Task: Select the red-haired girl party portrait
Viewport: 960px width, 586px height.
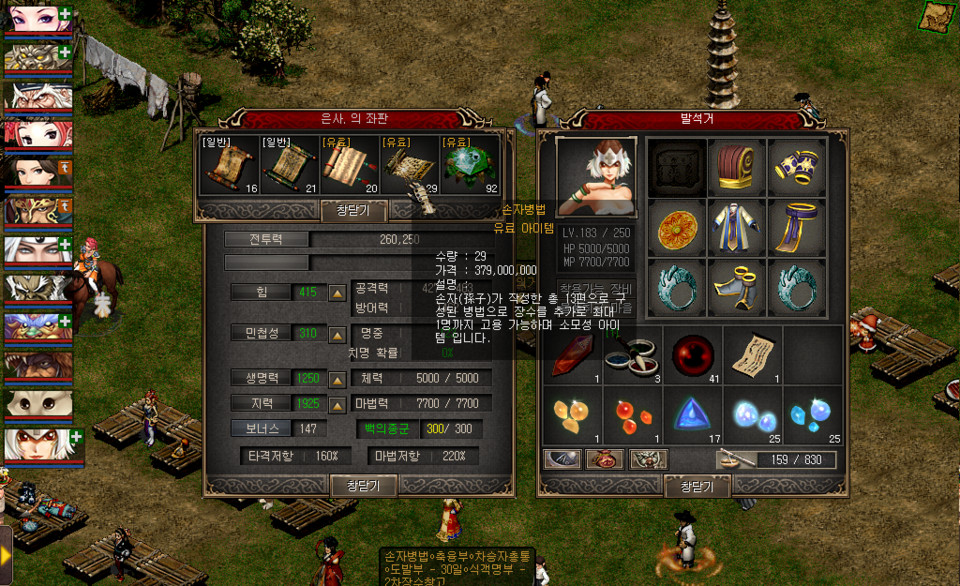Action: click(37, 132)
